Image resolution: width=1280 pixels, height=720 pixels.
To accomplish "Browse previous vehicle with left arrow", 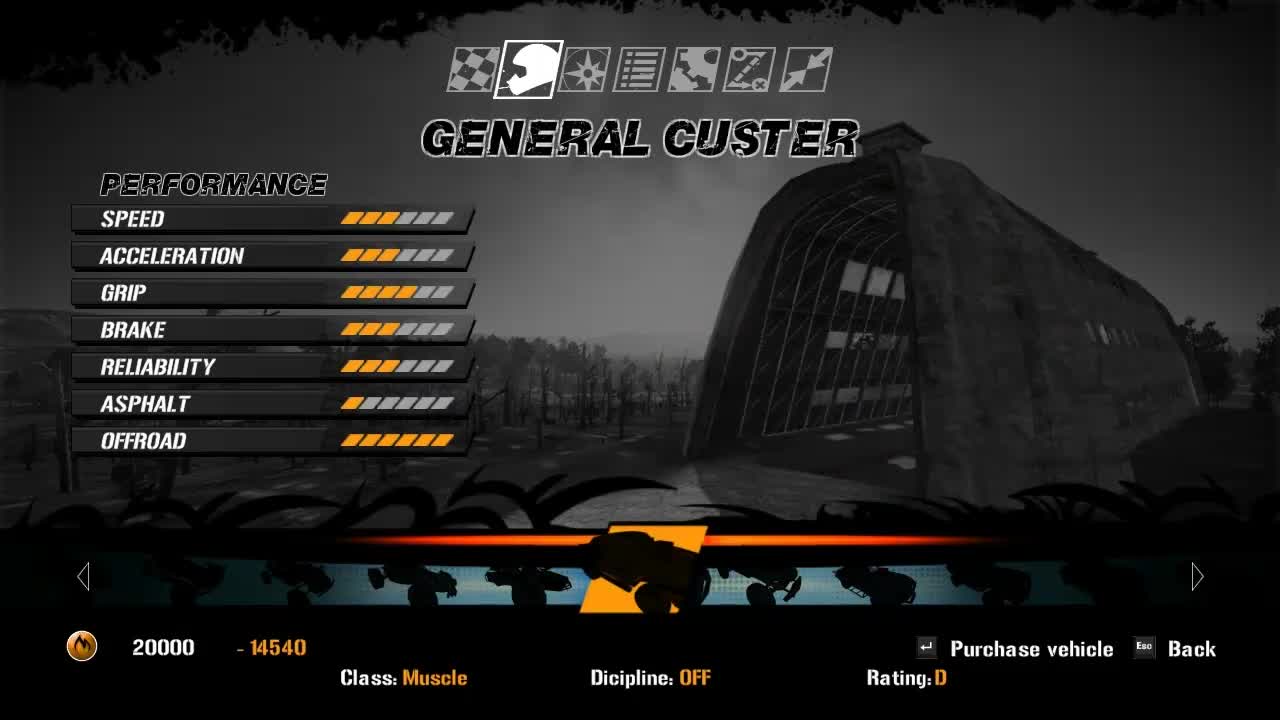I will pos(83,576).
